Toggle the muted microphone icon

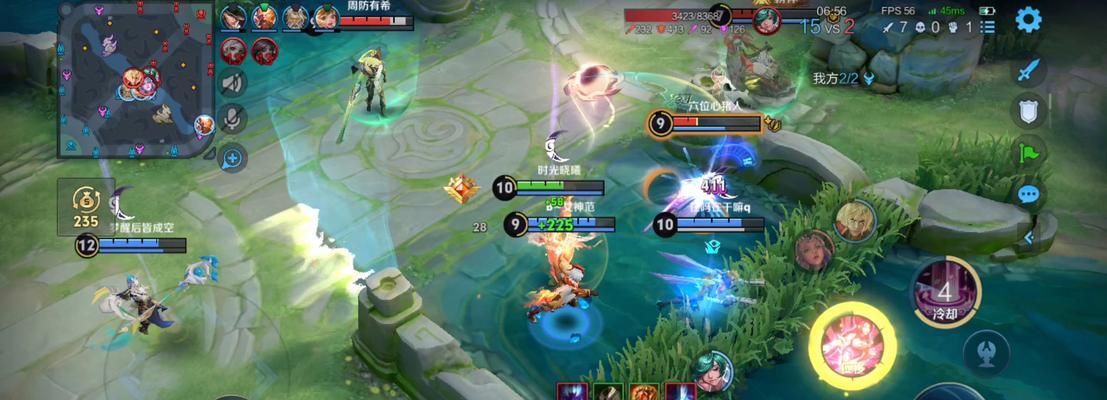point(232,119)
